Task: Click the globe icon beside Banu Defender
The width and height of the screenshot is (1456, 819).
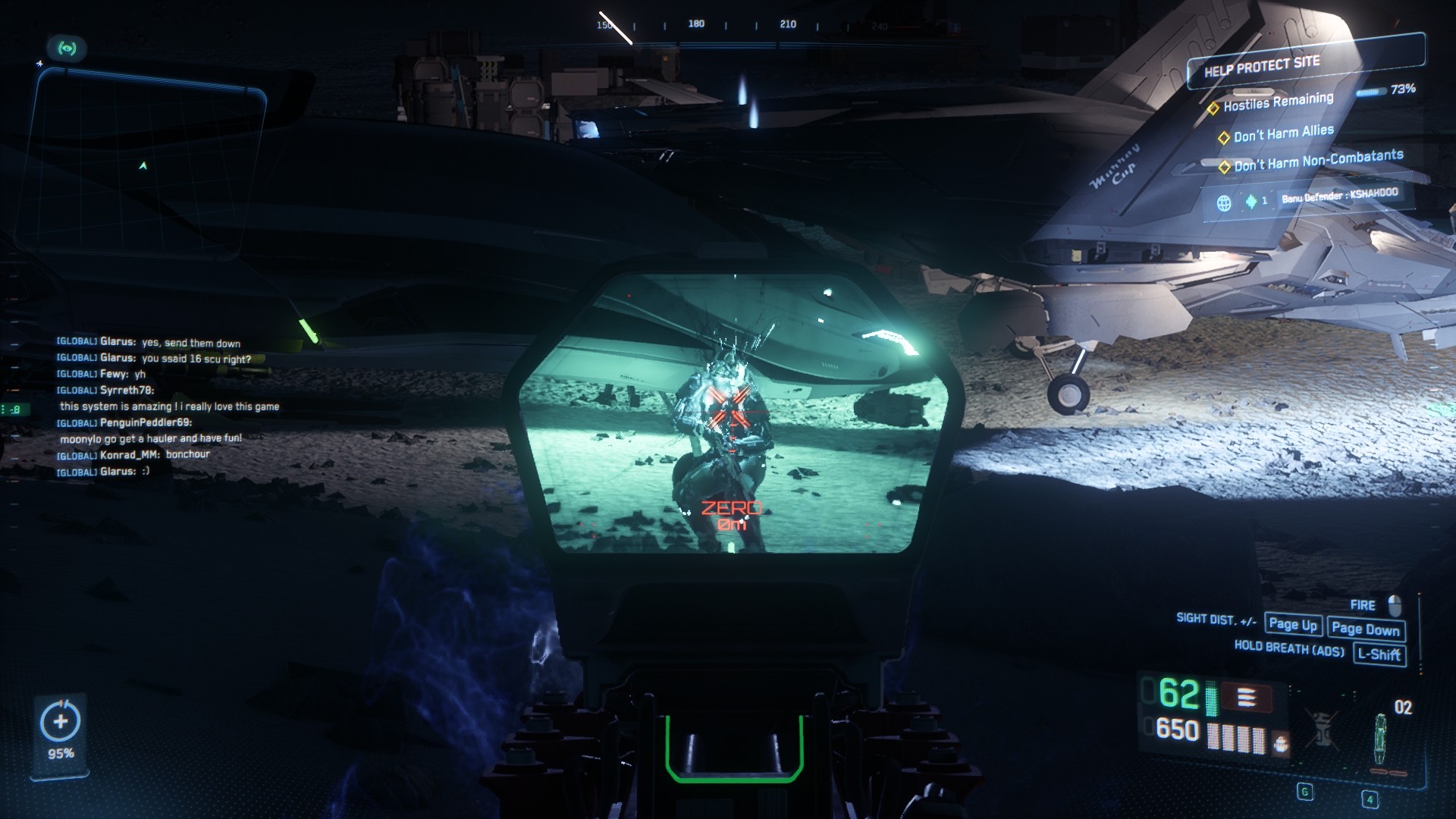Action: [1224, 203]
